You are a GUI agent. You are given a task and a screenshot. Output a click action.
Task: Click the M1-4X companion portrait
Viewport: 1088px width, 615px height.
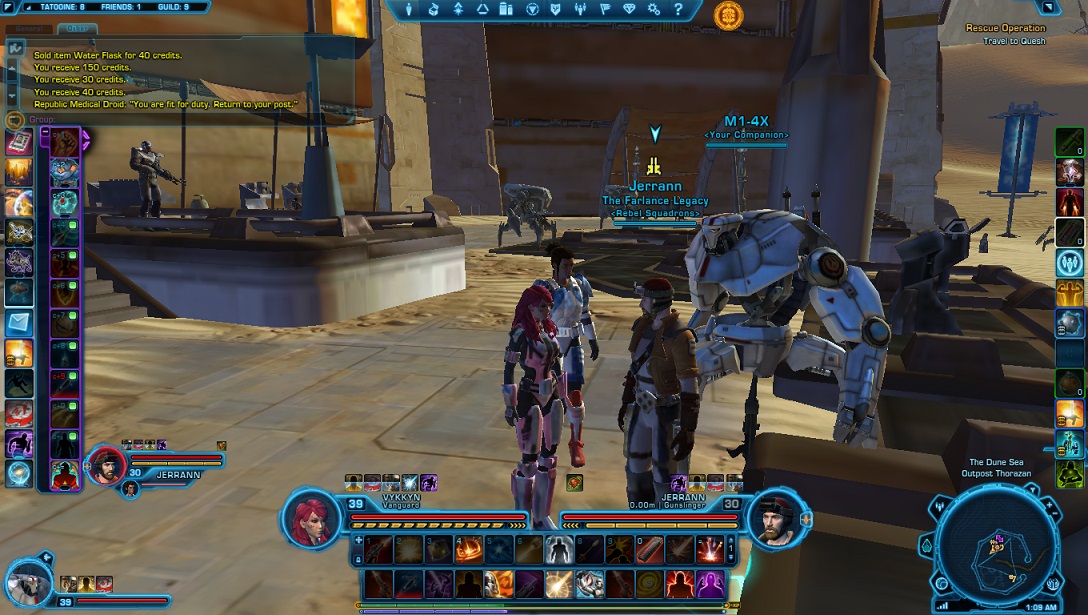tap(29, 582)
